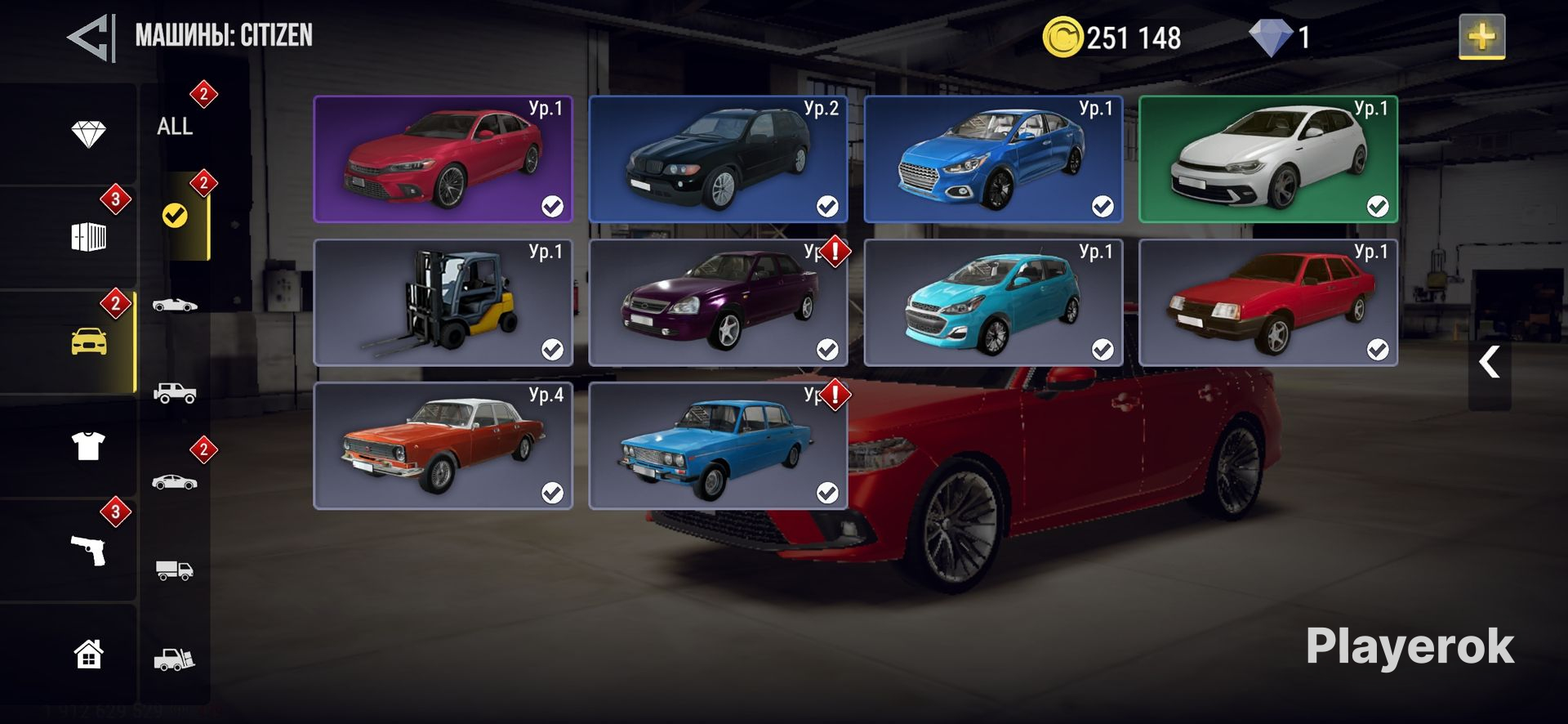Screen dimensions: 1568x724
Task: Switch to the owned checkmark filter
Action: (x=175, y=216)
